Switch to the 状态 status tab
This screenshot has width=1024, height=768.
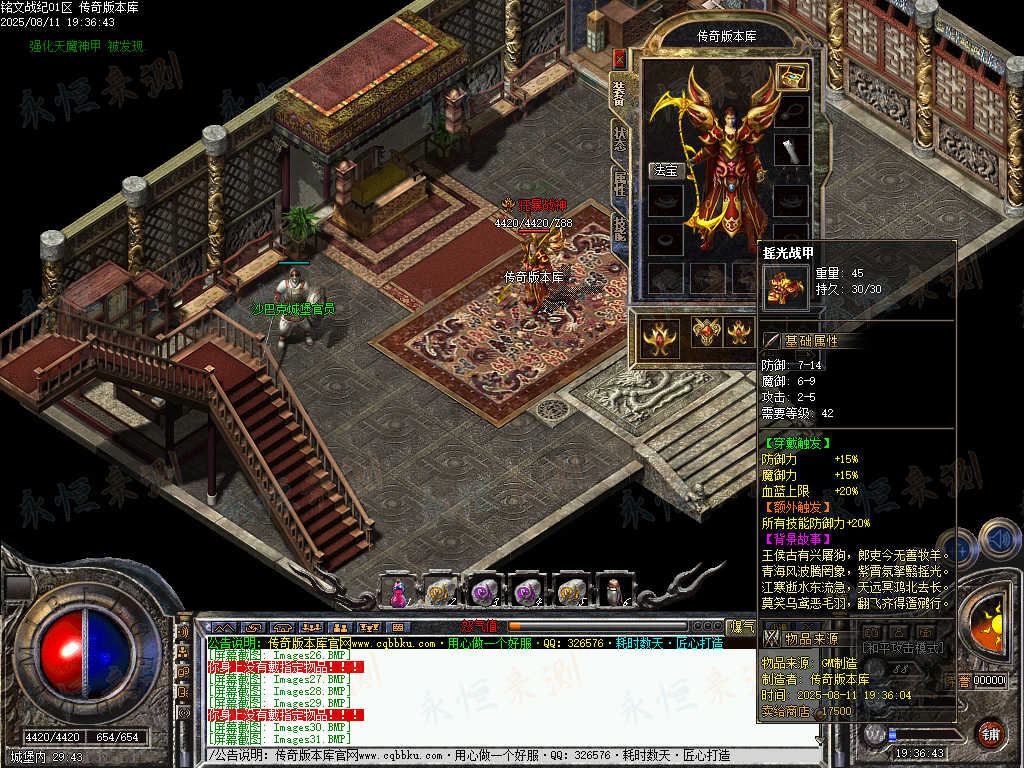click(620, 140)
